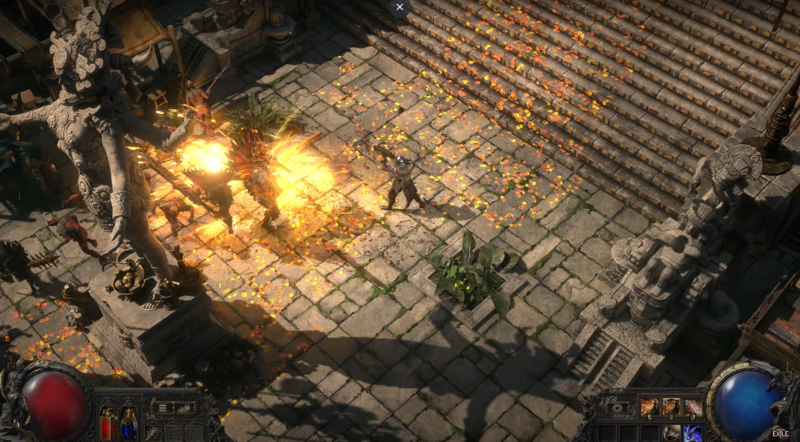
Task: Activate the blue lightning skill
Action: pyautogui.click(x=691, y=432)
